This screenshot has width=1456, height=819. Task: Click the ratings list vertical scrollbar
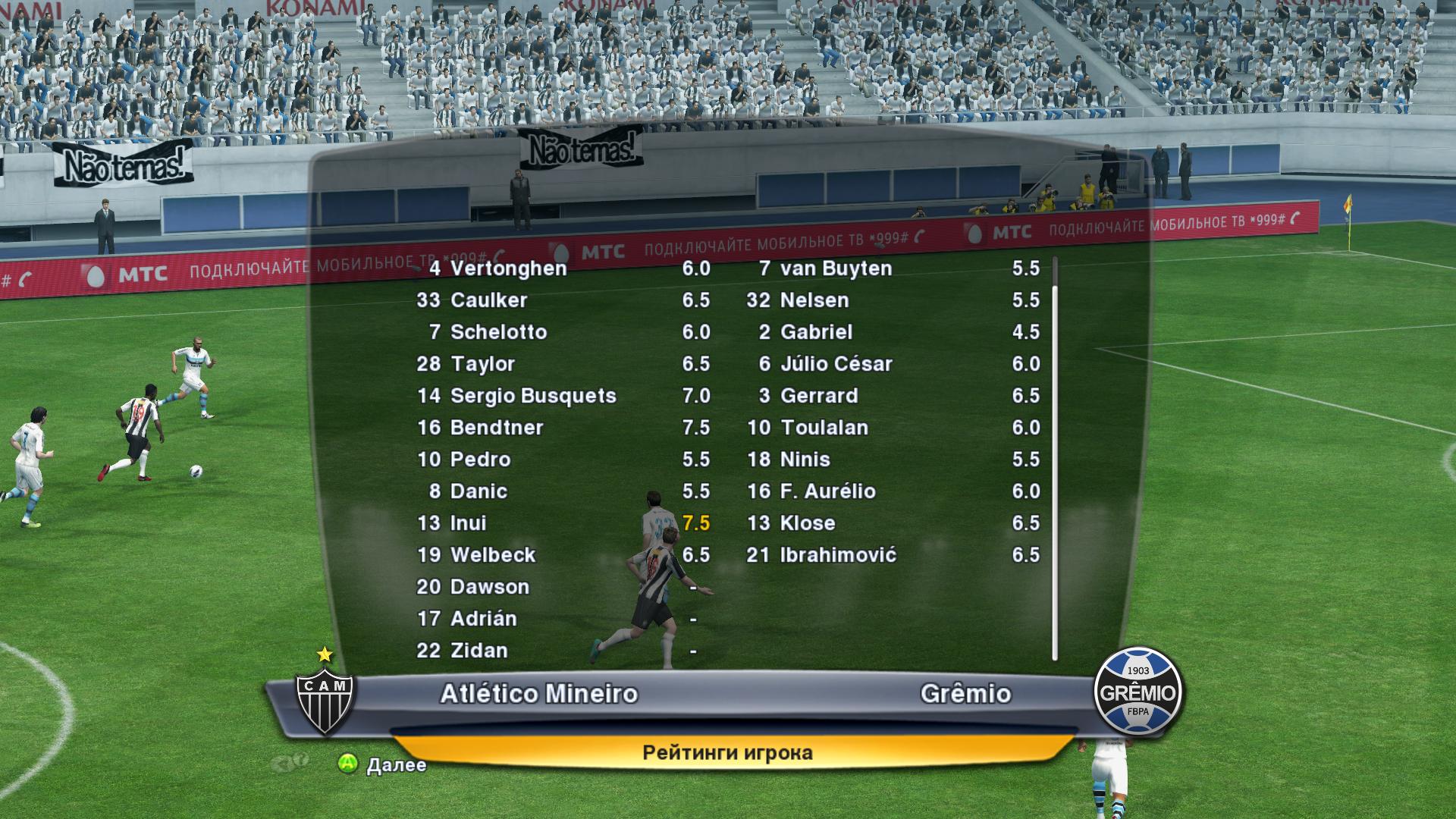1054,470
